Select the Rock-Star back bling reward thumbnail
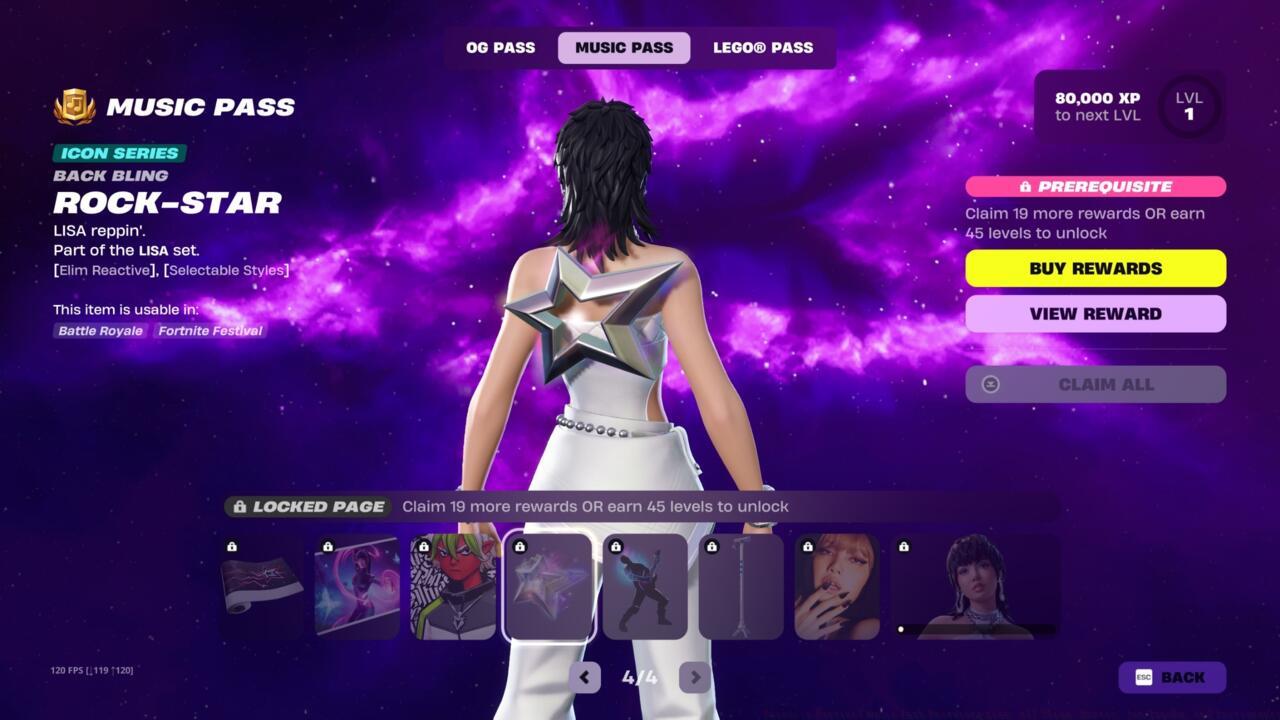Viewport: 1280px width, 720px height. coord(548,586)
